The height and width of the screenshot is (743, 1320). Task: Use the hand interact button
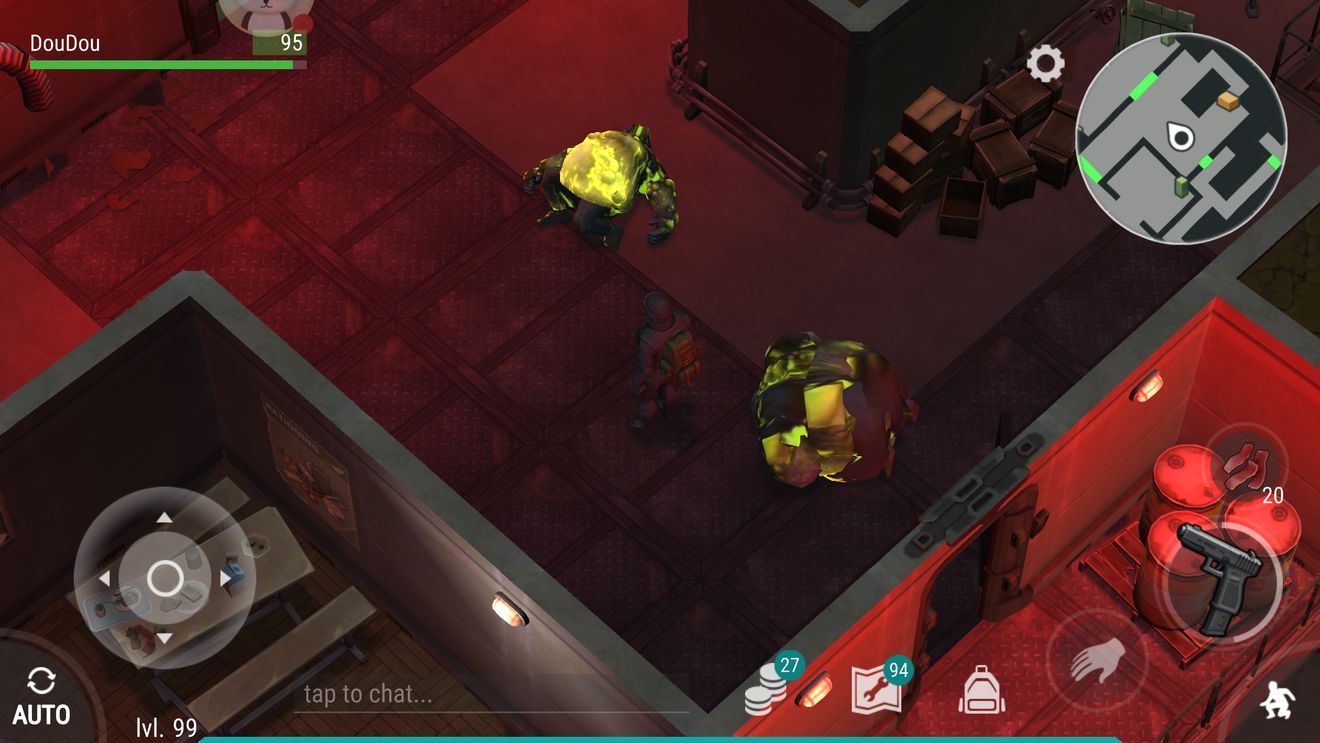1097,660
